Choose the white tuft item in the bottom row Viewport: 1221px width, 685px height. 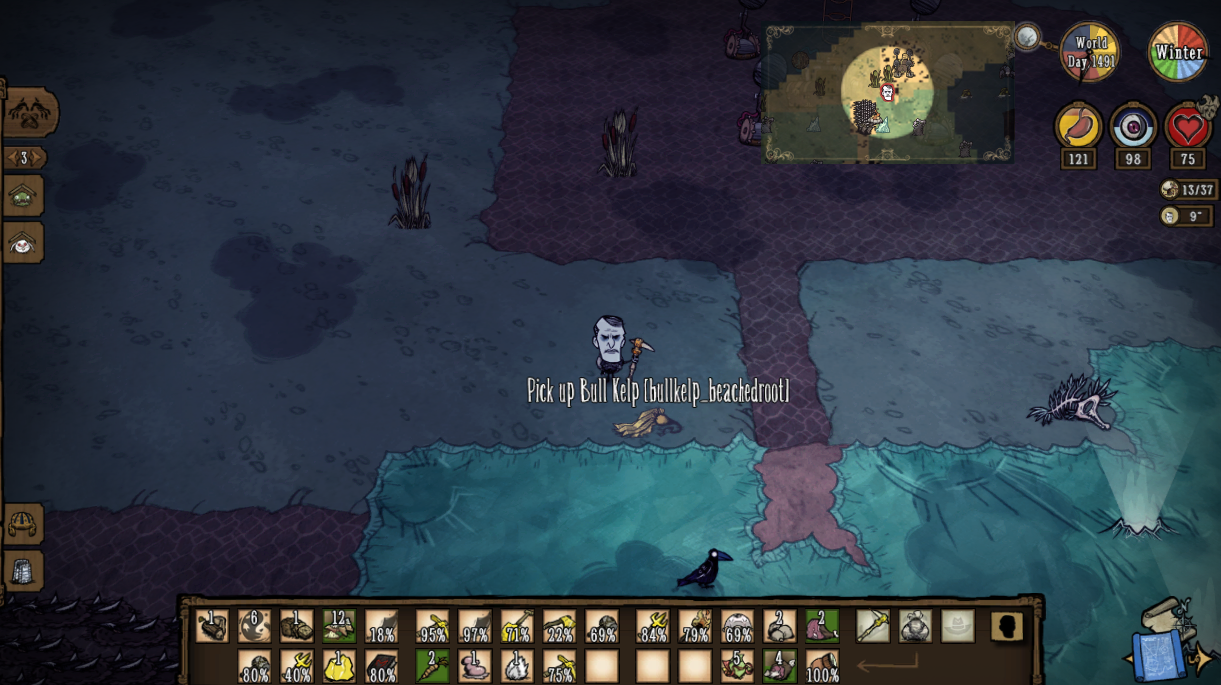[x=516, y=666]
